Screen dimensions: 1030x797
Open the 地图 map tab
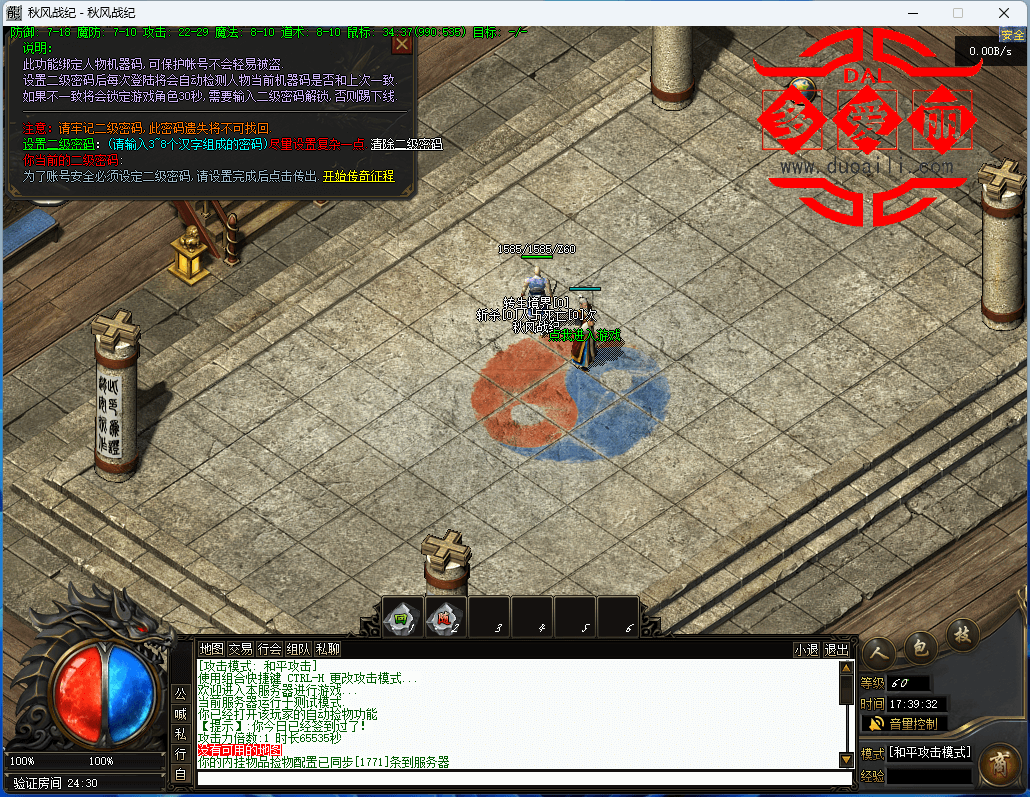[x=211, y=649]
